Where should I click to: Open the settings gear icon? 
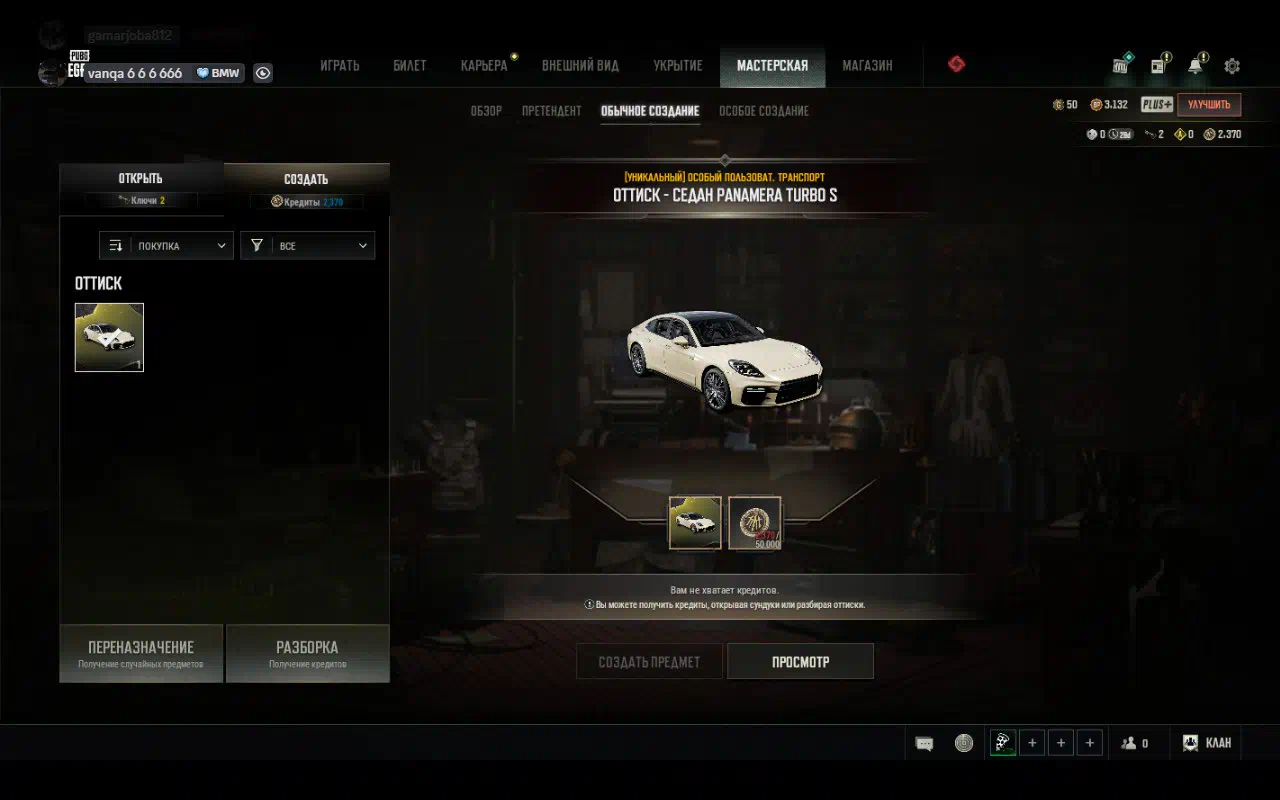pyautogui.click(x=1232, y=66)
